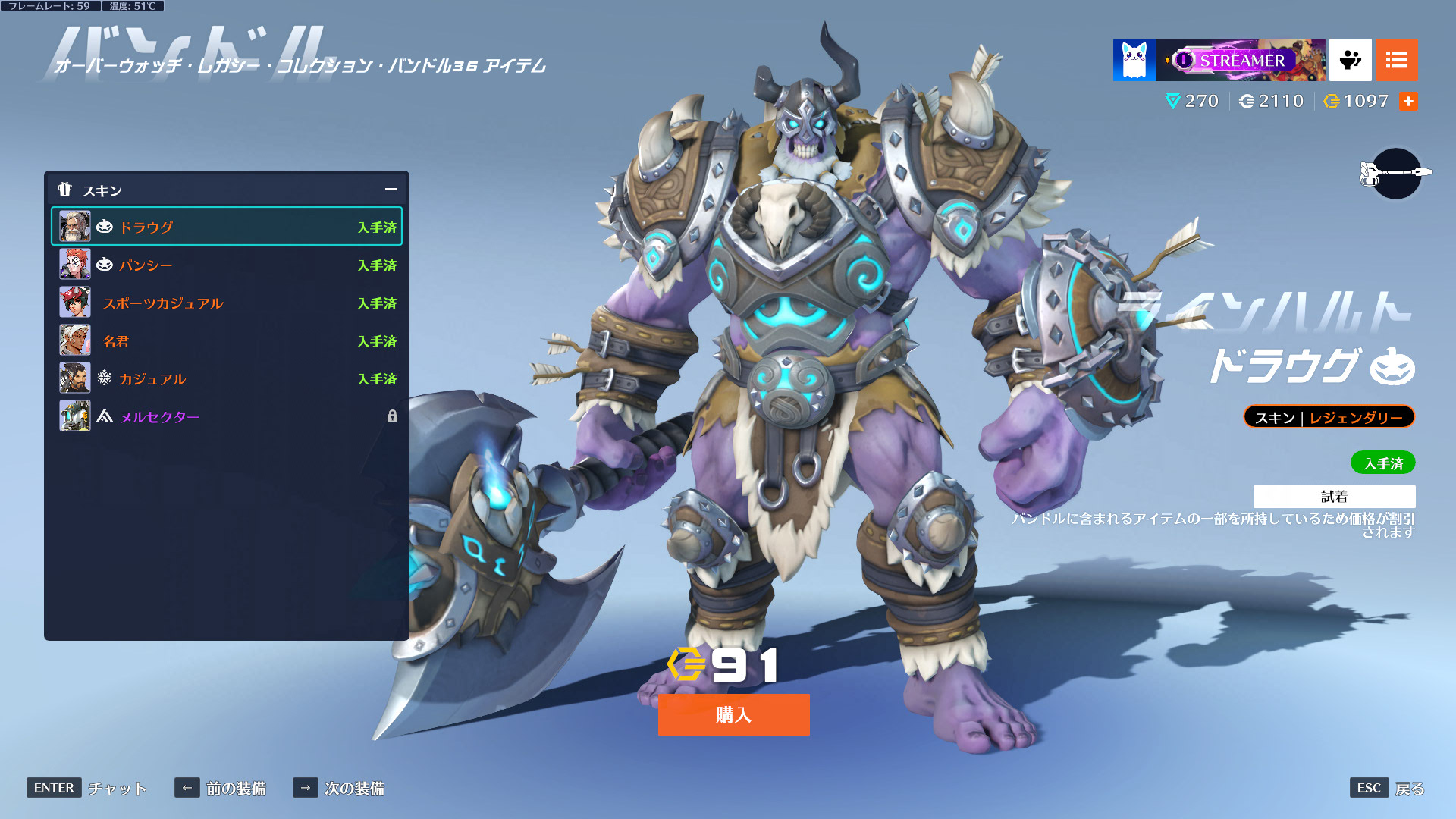The width and height of the screenshot is (1456, 819).
Task: Open the orange list menu button
Action: tap(1396, 60)
